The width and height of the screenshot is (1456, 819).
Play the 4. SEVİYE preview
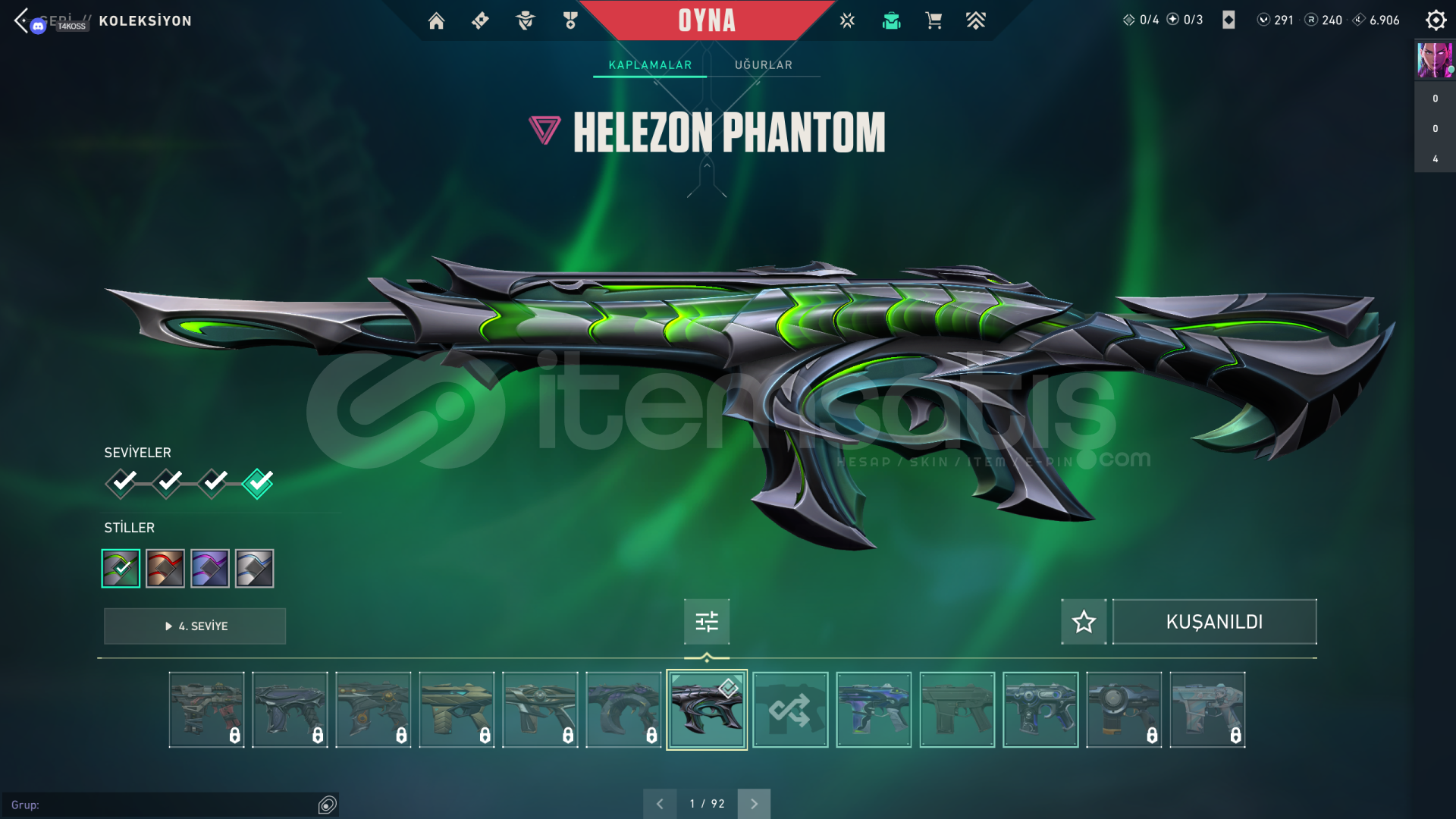195,626
